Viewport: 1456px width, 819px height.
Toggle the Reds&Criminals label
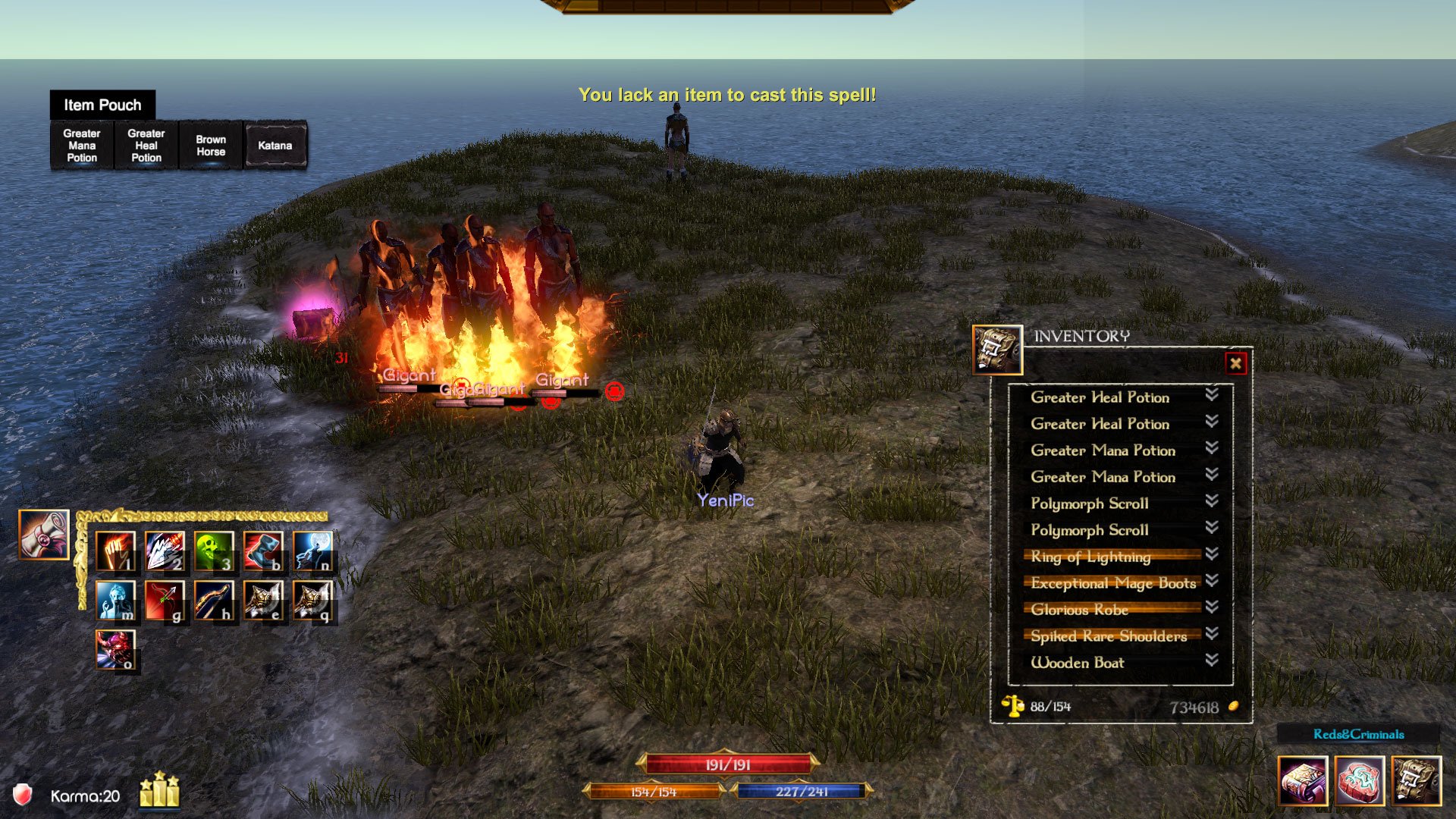pos(1358,734)
